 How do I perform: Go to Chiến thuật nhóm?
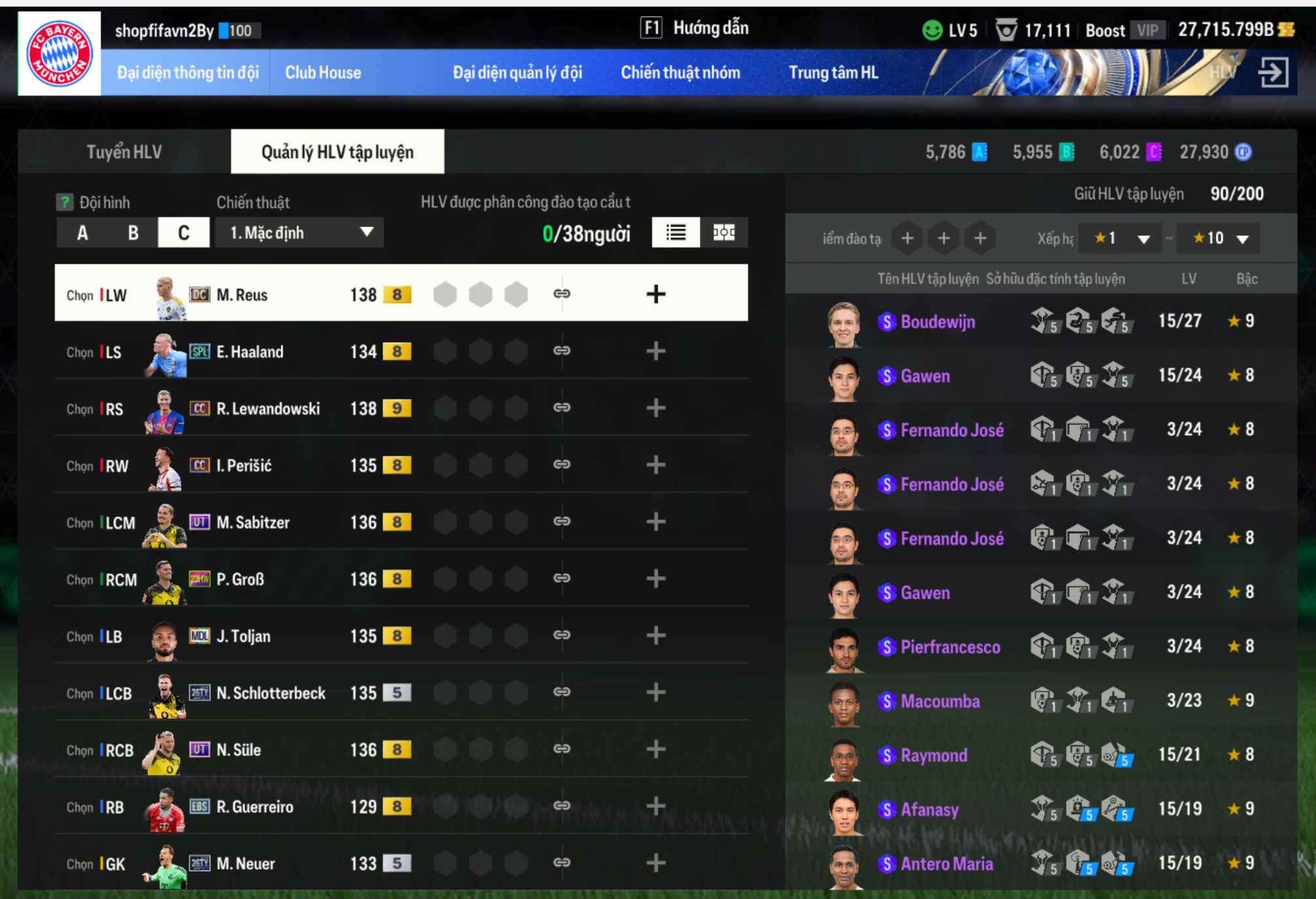click(680, 72)
